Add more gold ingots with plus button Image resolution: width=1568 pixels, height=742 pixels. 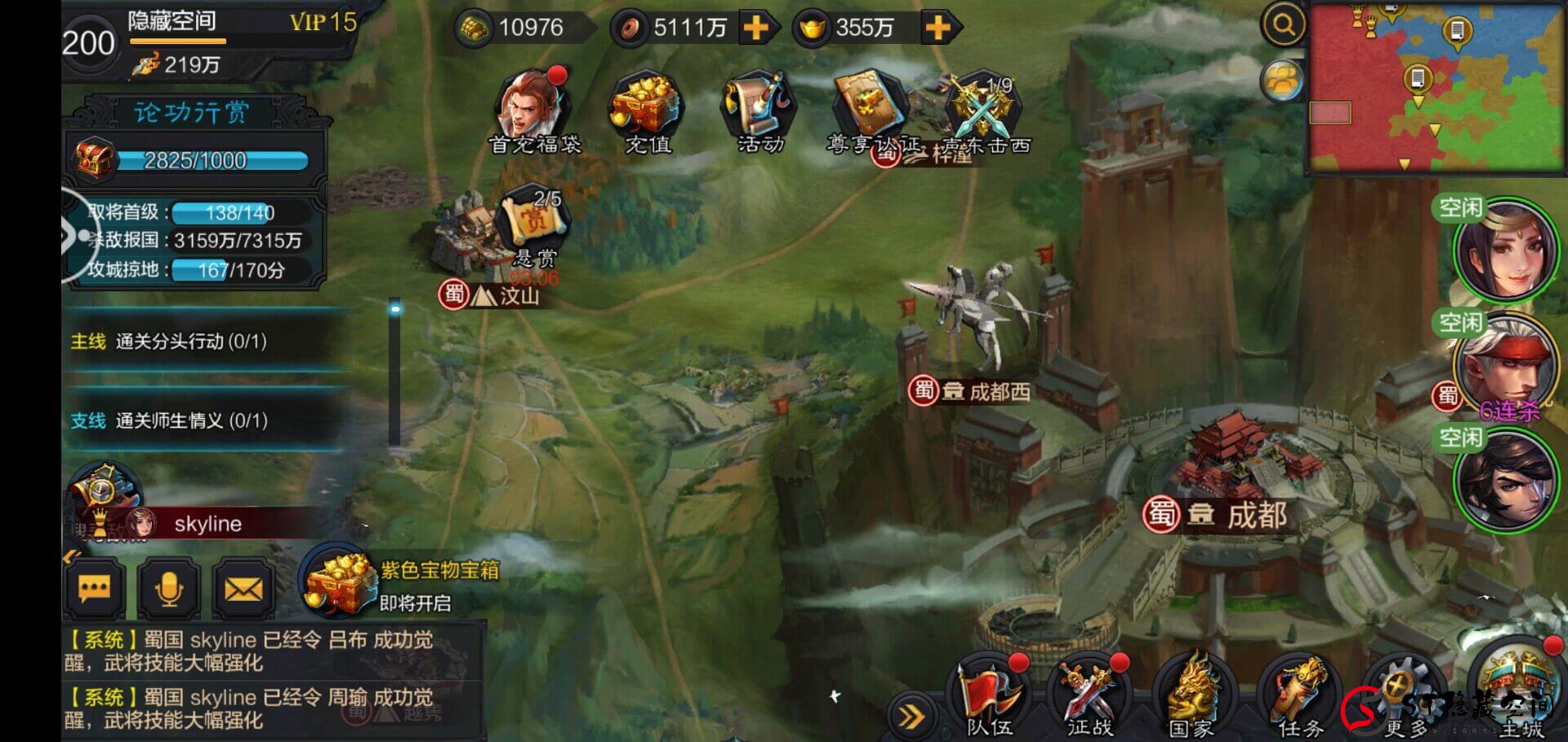tap(938, 28)
